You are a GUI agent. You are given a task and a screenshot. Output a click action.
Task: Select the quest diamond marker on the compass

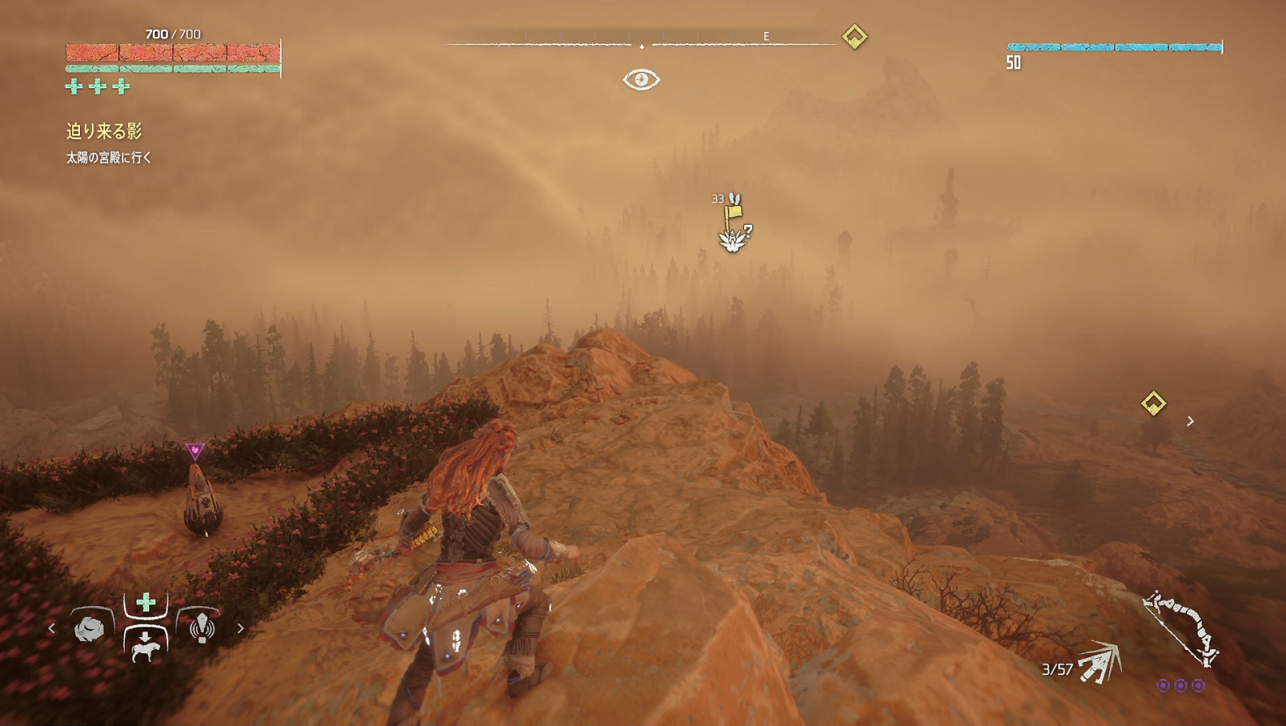click(854, 37)
